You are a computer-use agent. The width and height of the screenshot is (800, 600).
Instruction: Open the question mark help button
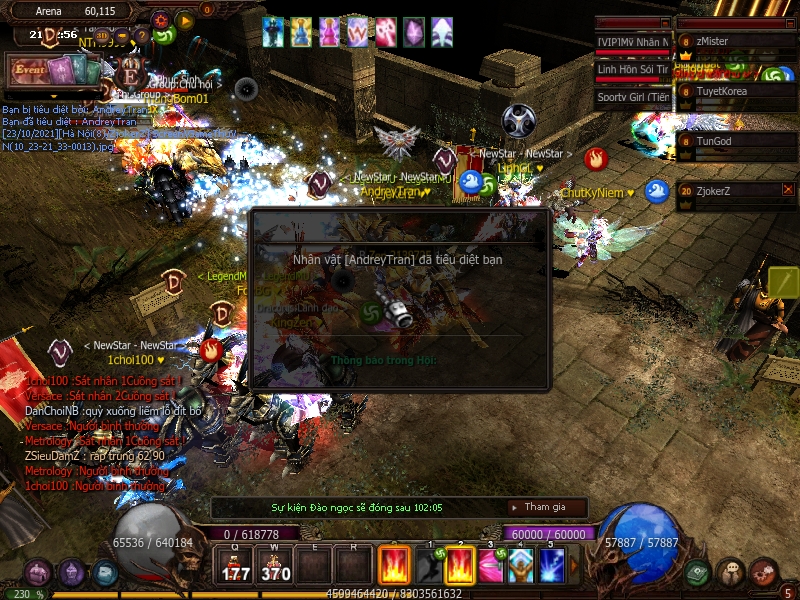click(x=142, y=37)
